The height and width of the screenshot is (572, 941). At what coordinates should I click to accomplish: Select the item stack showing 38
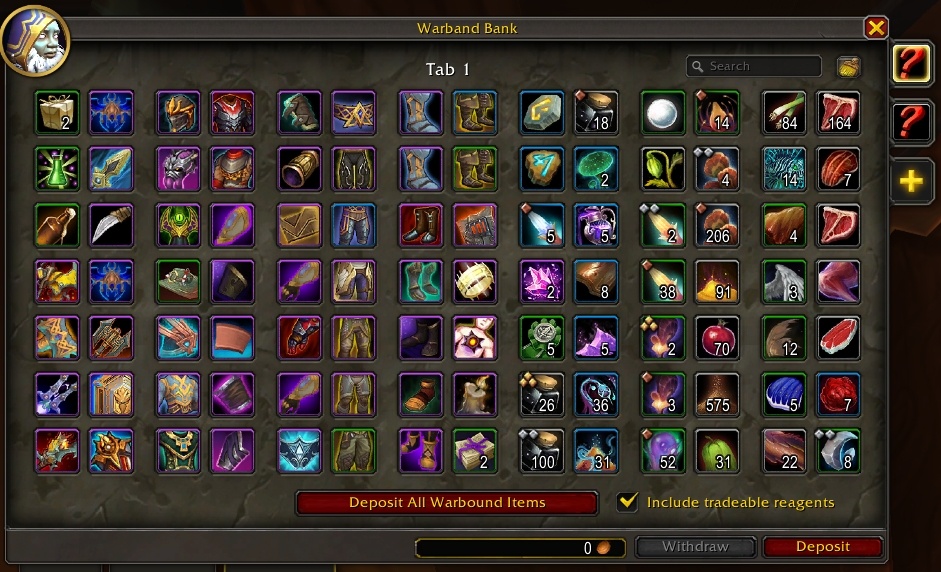(x=662, y=281)
